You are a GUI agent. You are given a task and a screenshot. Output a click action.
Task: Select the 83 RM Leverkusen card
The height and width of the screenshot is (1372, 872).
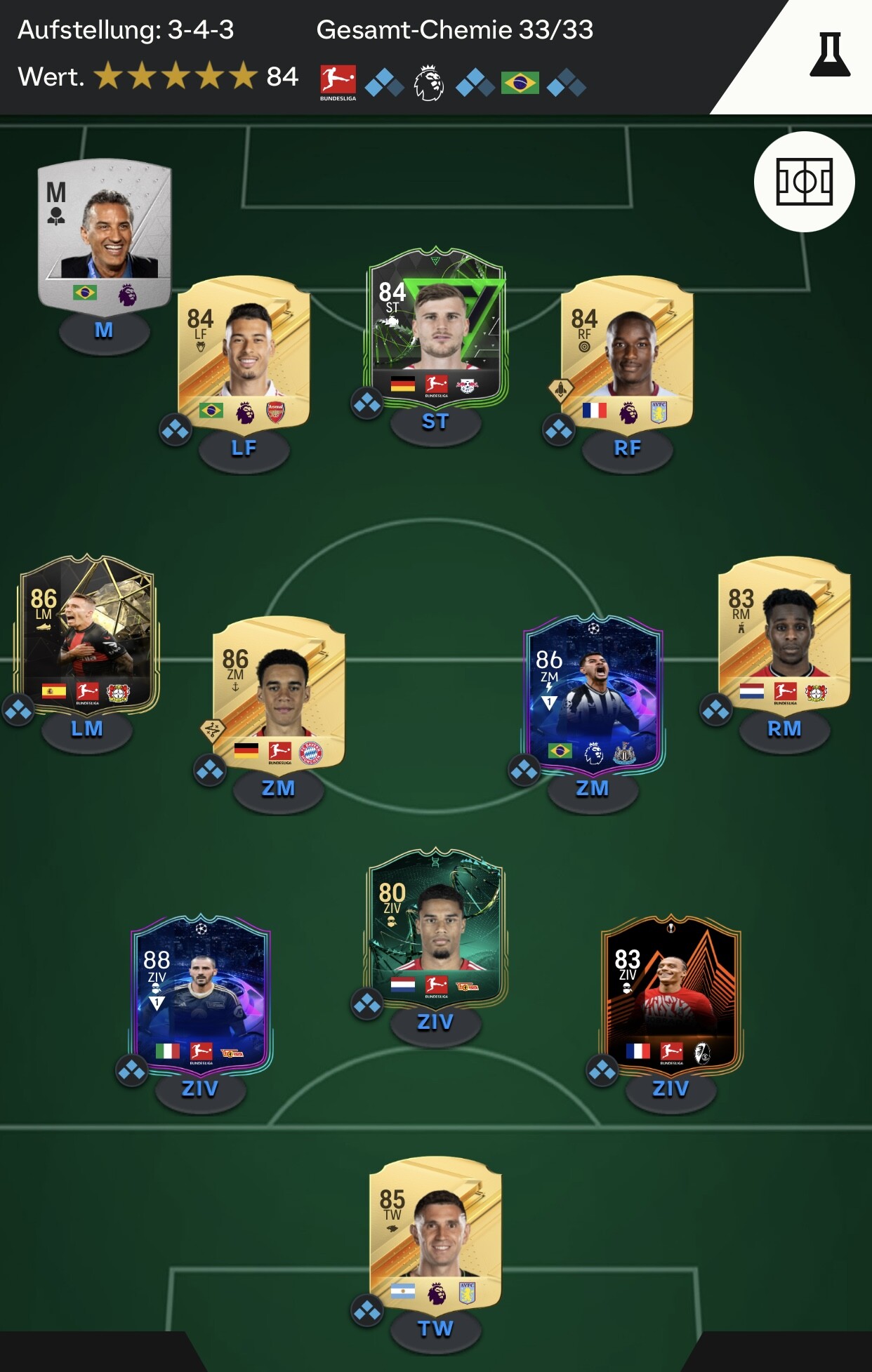click(784, 634)
